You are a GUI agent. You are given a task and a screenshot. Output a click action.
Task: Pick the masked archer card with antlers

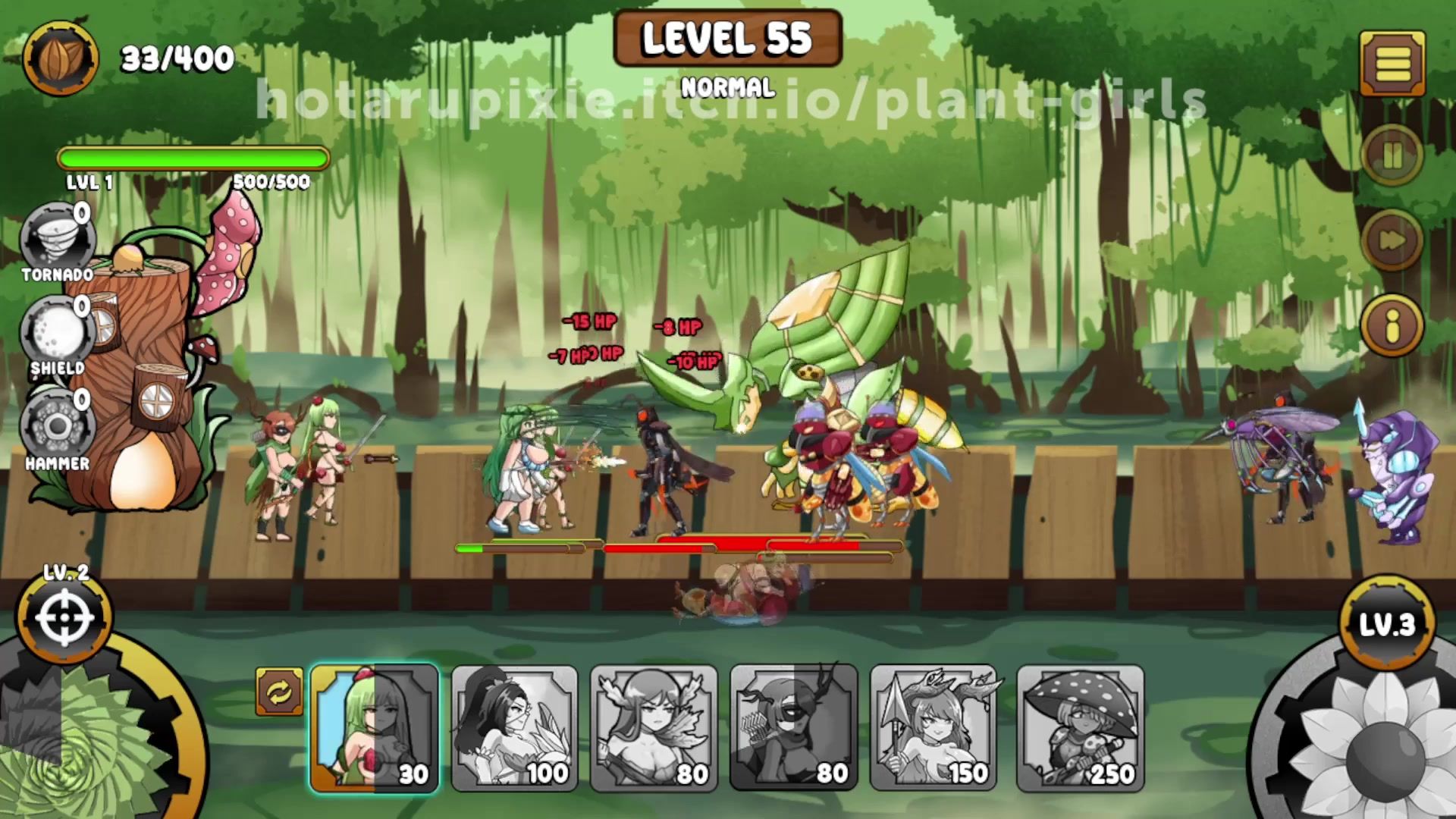coord(793,728)
